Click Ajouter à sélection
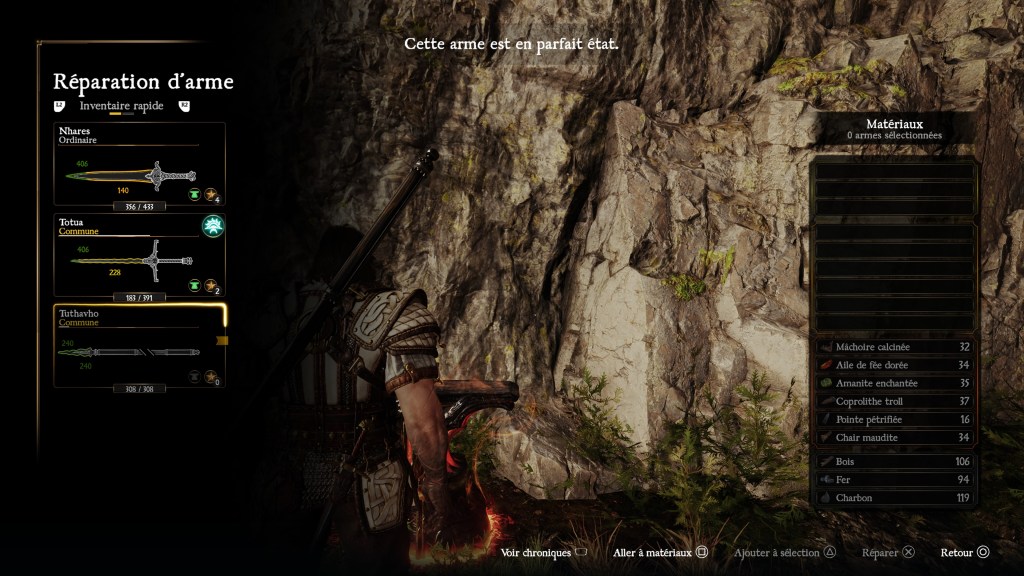 [x=785, y=553]
